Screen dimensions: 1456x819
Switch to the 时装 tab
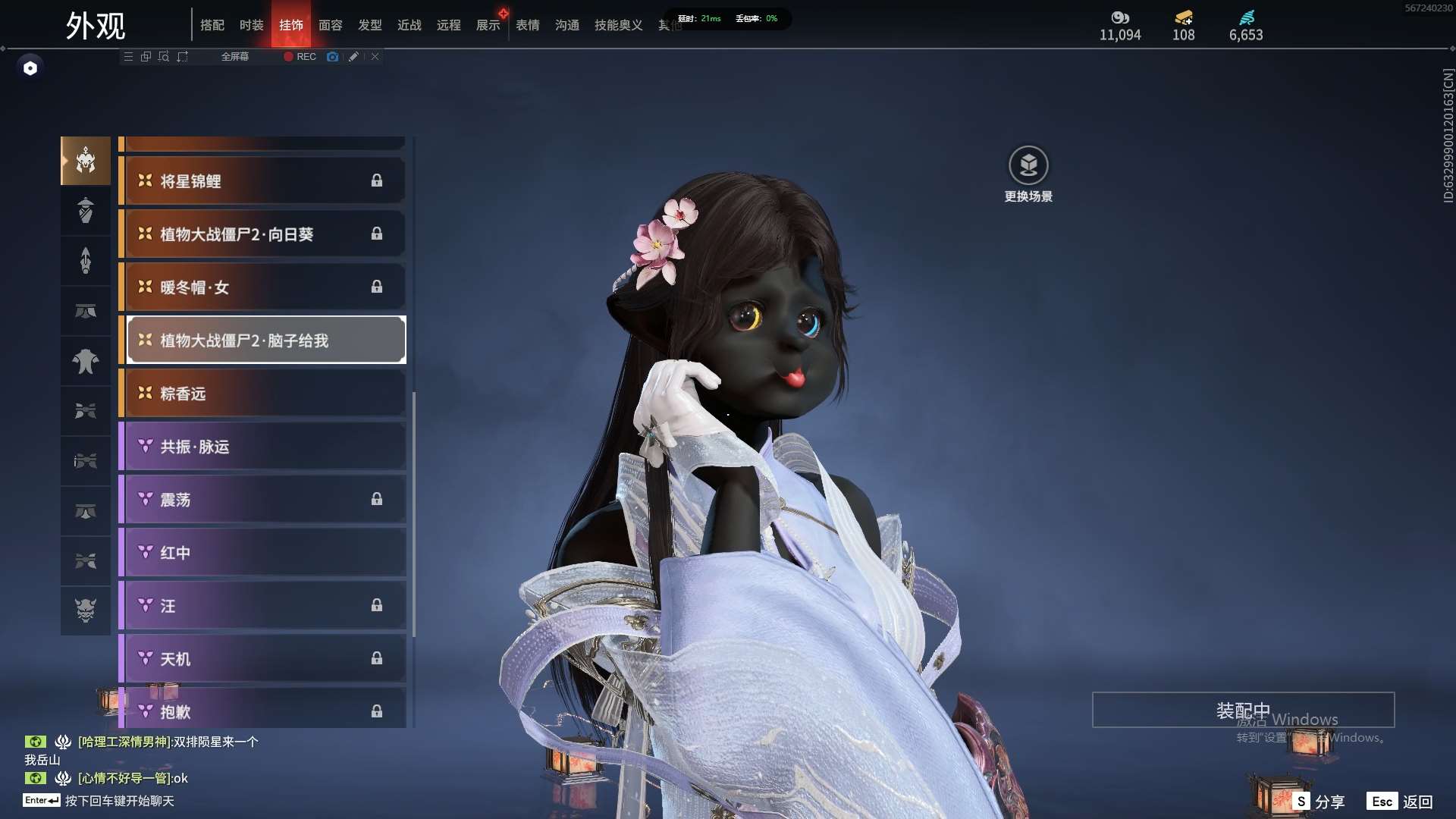[251, 25]
